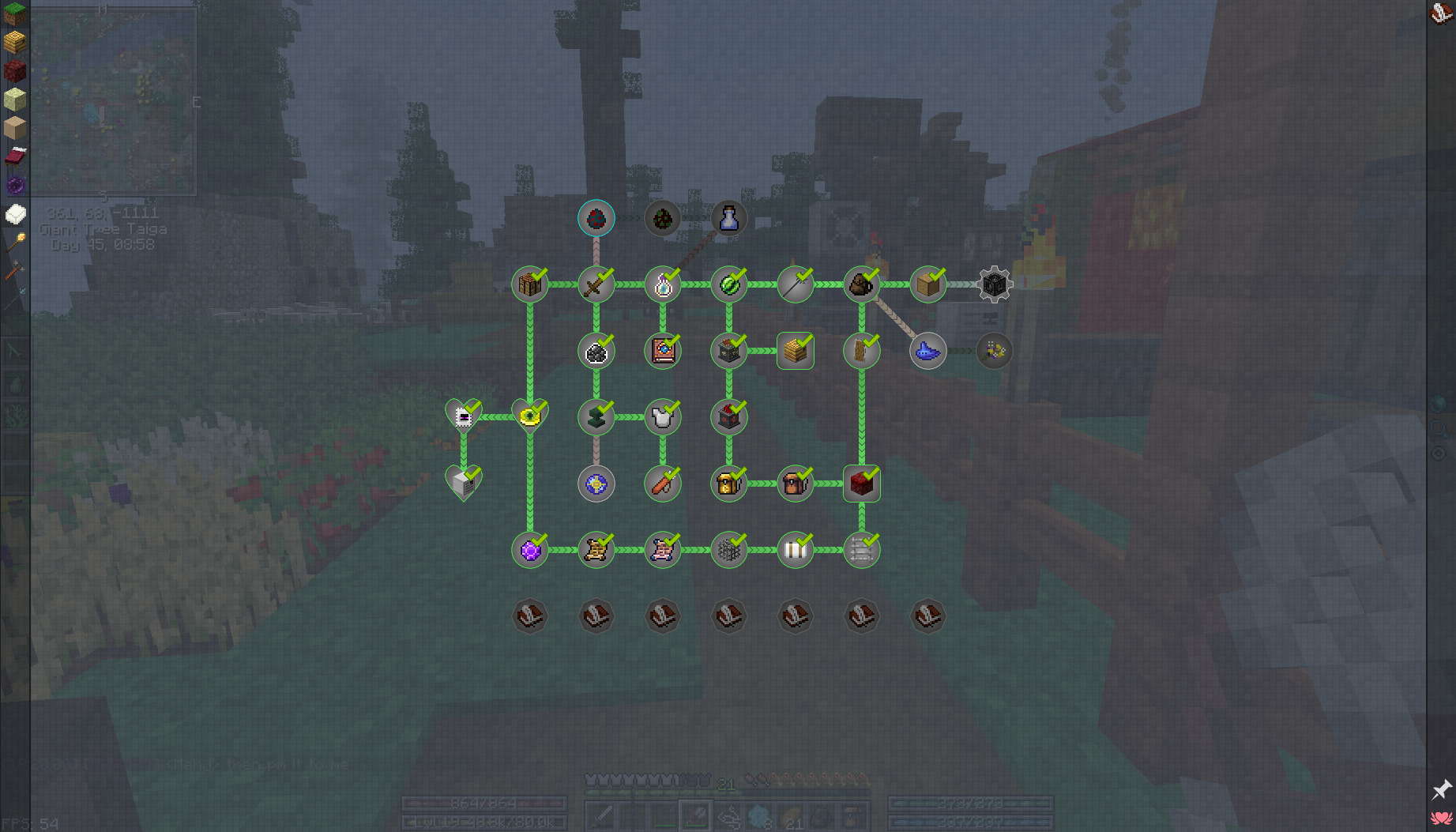
Task: Toggle the upper circular minimap control on right edge
Action: point(1438,428)
